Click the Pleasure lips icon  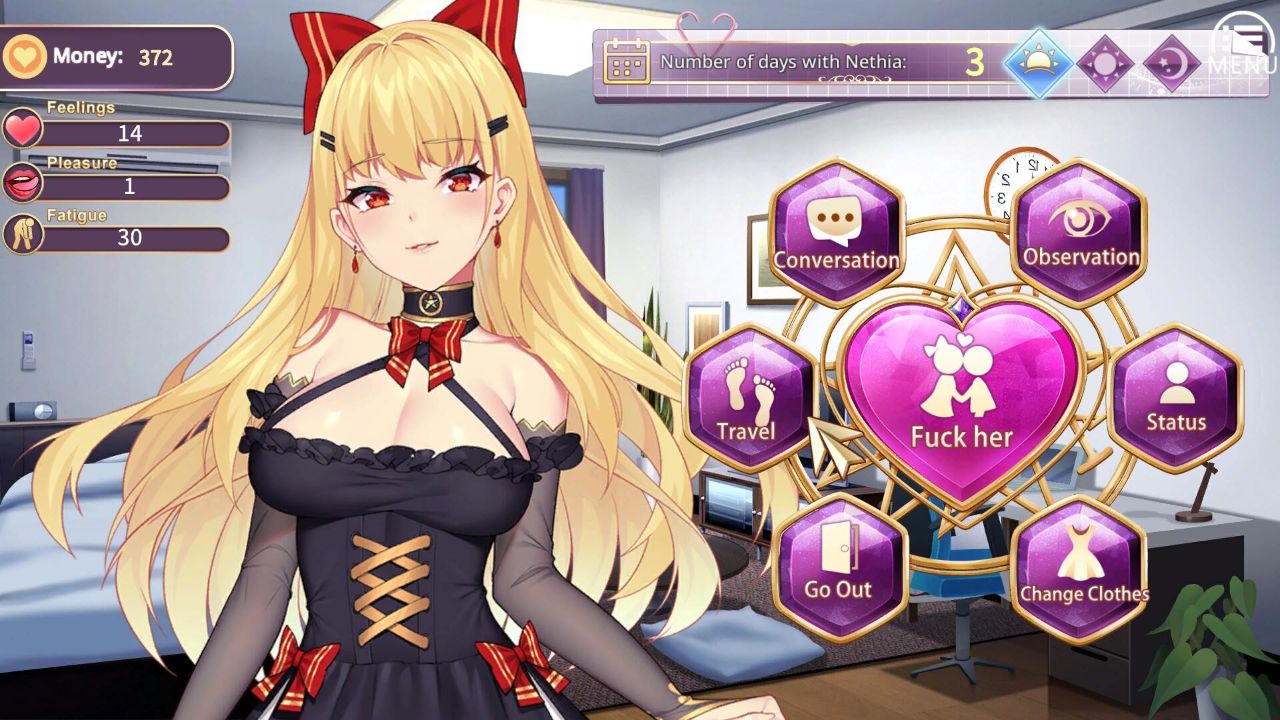(22, 182)
